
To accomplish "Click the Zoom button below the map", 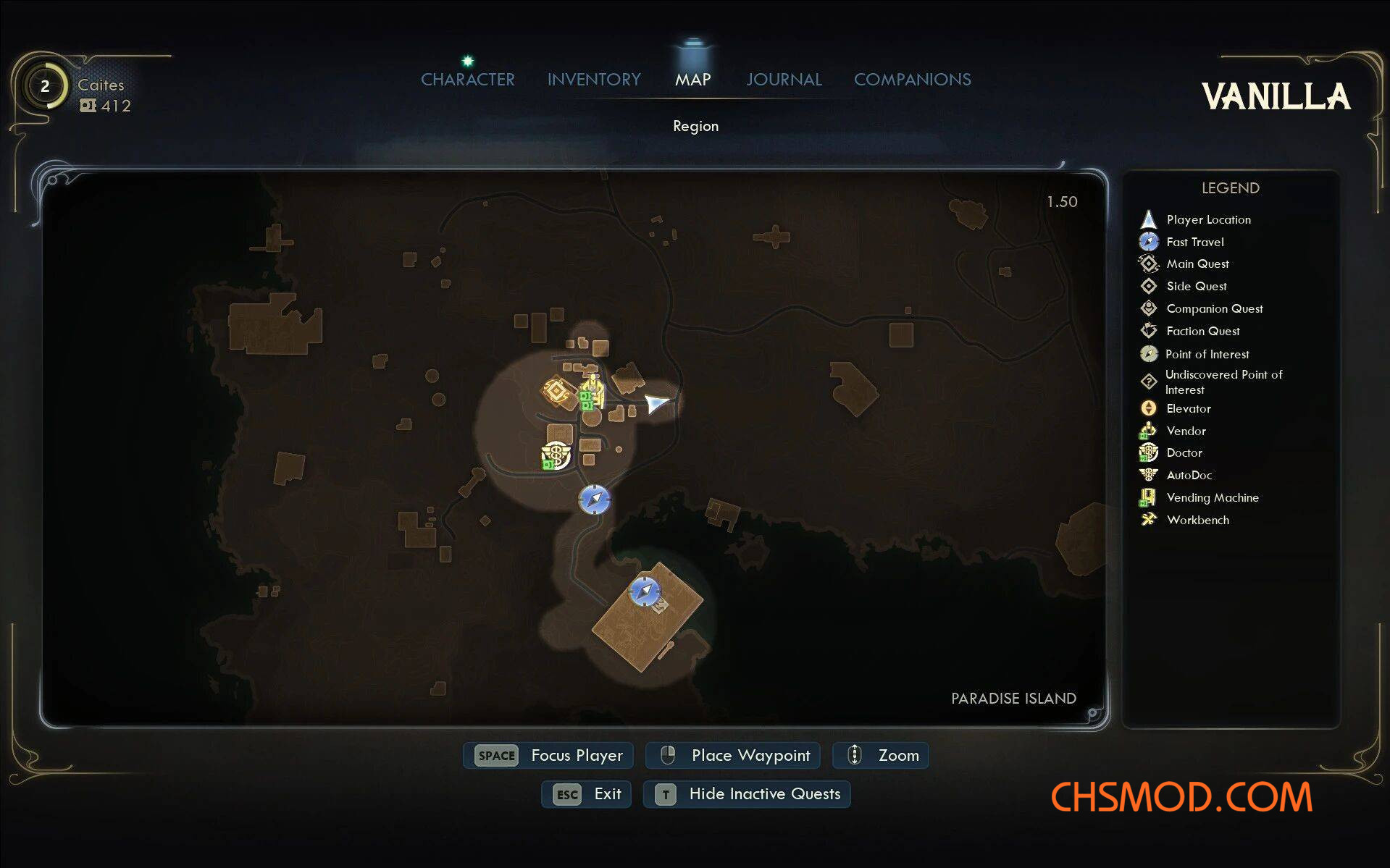I will pos(880,755).
